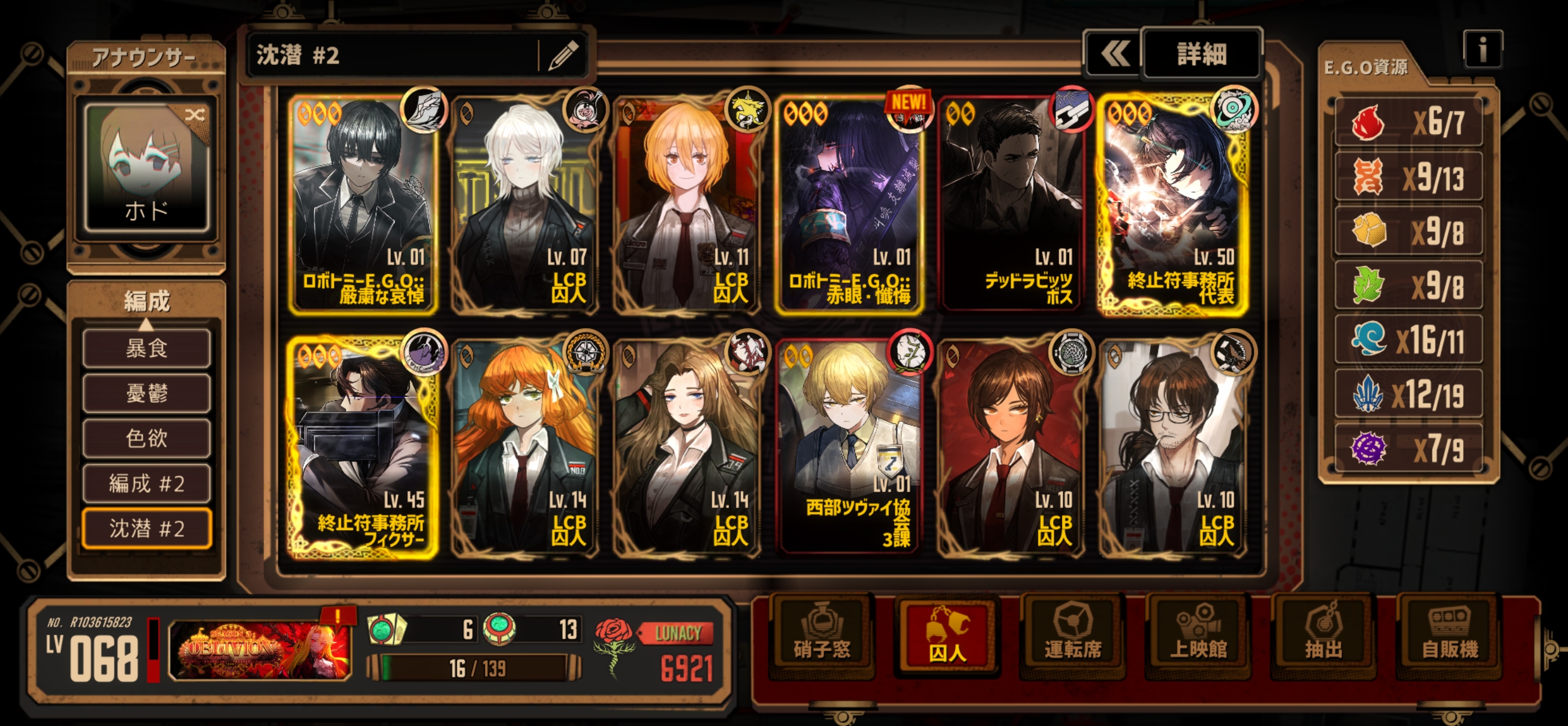
Task: Select the Lv. 50 終止符事務所 代表 card
Action: 1173,204
